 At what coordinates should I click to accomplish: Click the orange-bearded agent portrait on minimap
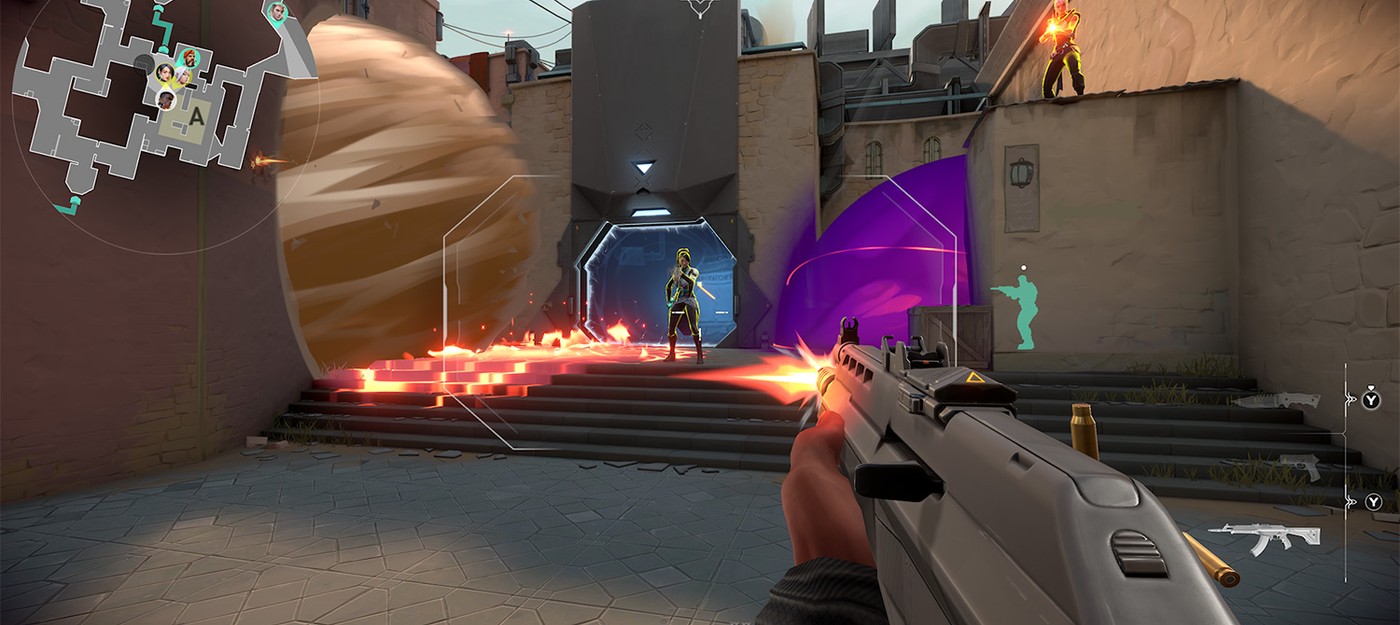pos(190,58)
